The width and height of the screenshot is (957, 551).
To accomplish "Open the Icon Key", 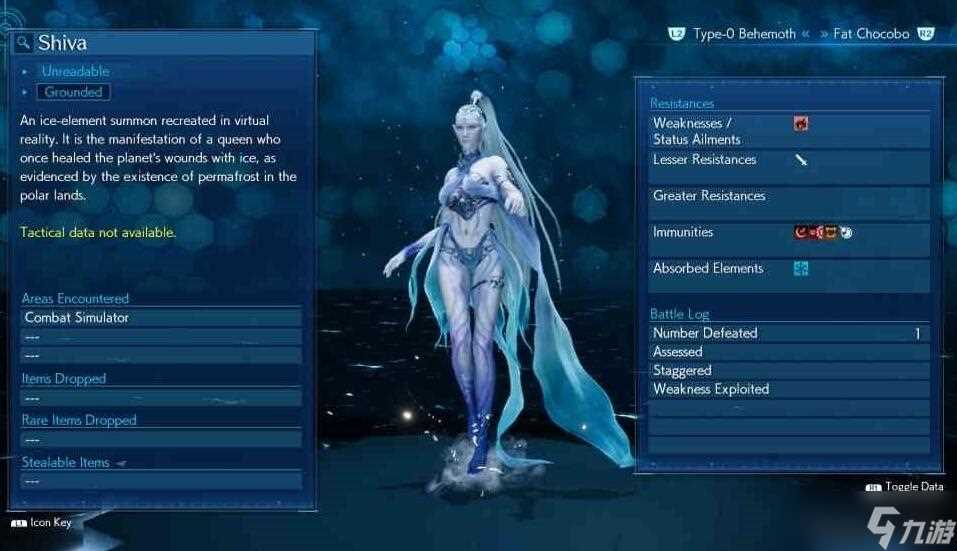I will 45,522.
